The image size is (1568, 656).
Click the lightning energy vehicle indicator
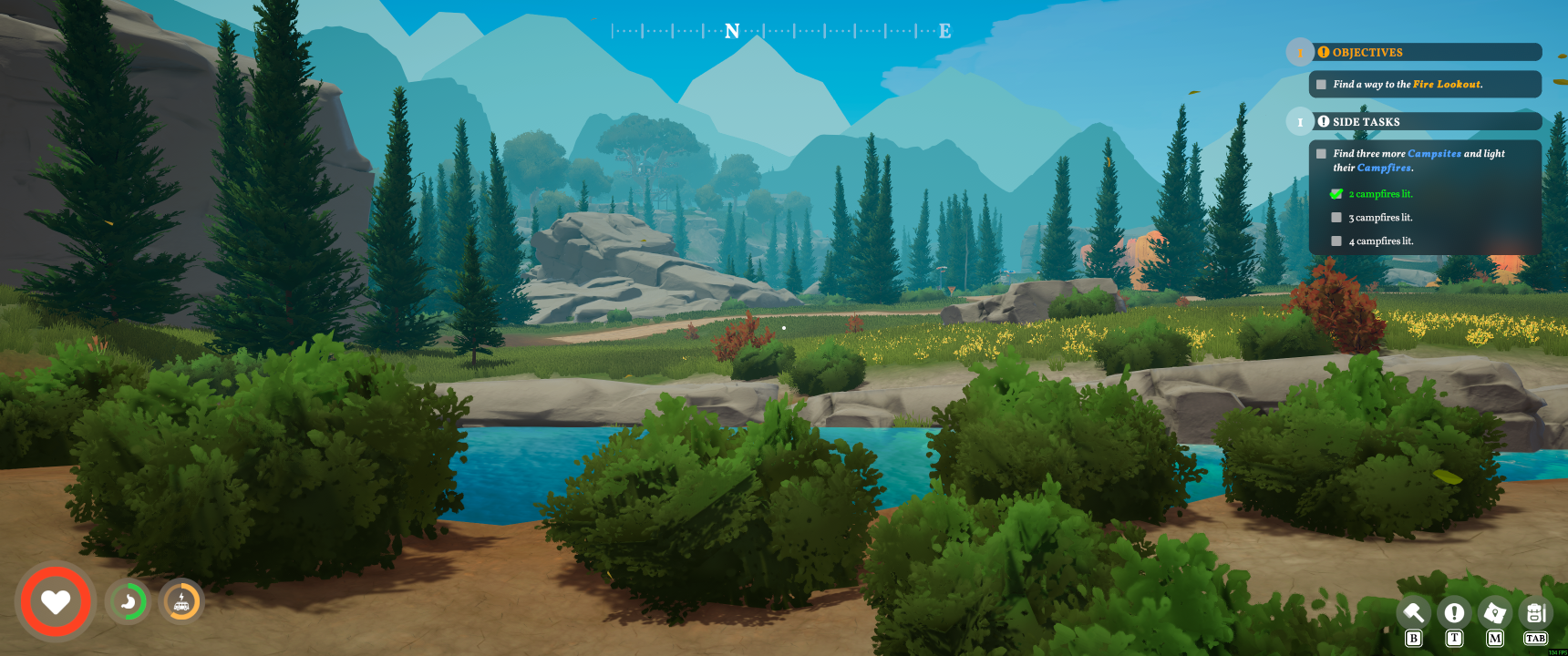tap(181, 601)
